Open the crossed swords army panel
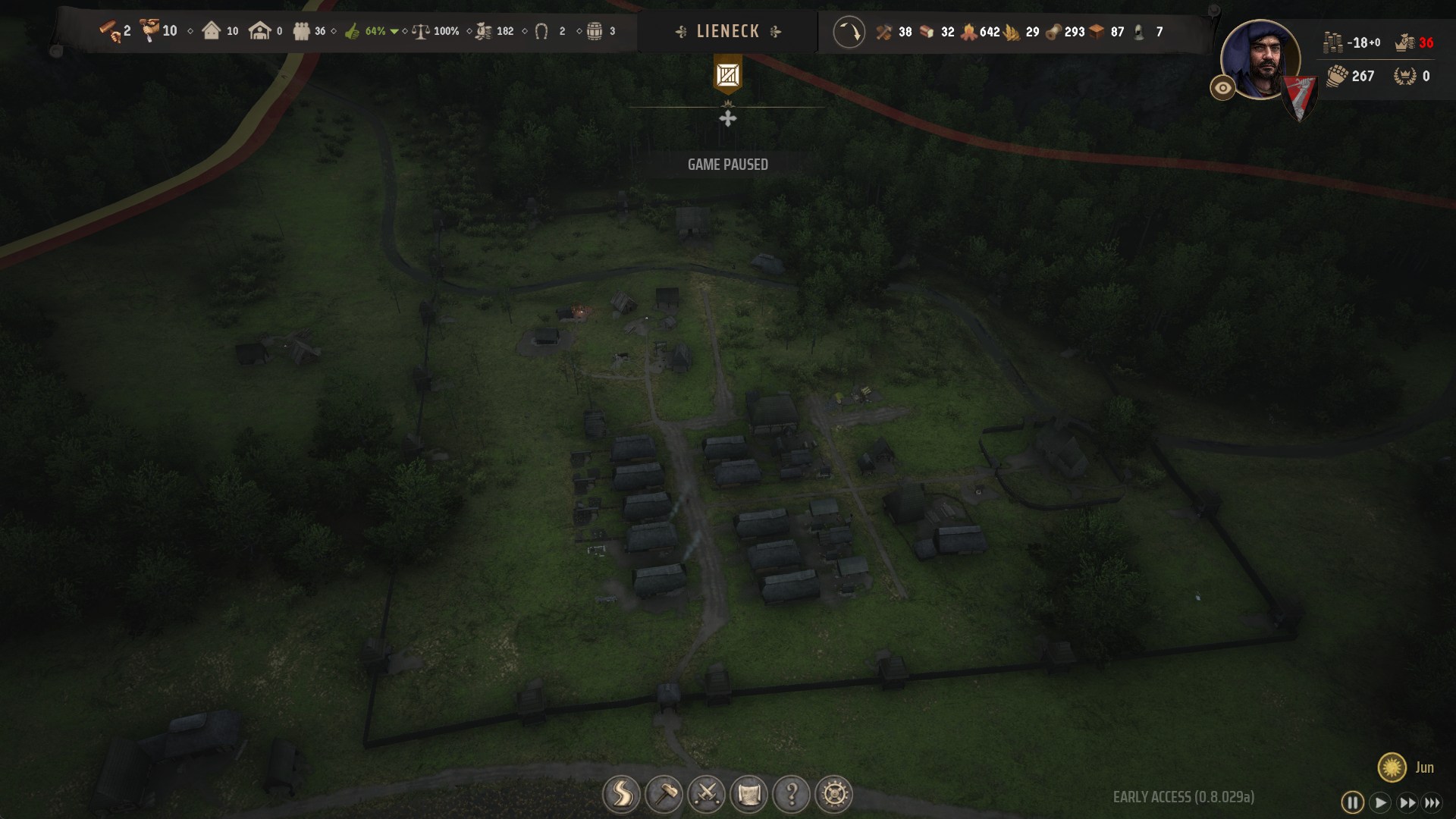The height and width of the screenshot is (819, 1456). tap(706, 795)
